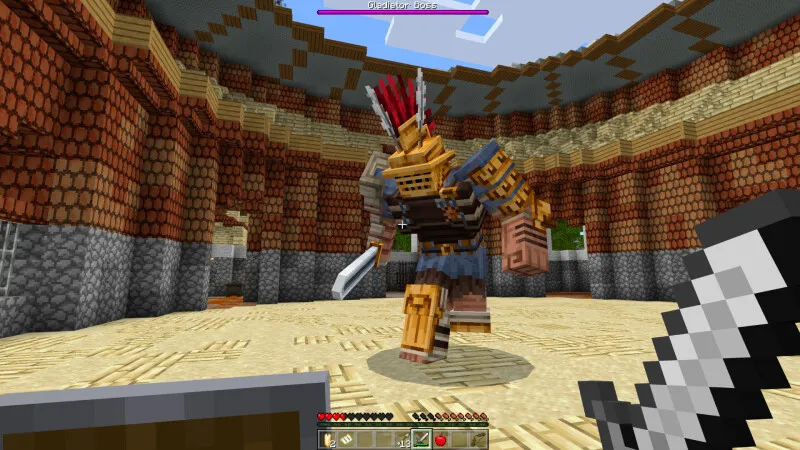Image resolution: width=800 pixels, height=450 pixels.
Task: Choose the bow in the hotbar
Action: (x=478, y=439)
